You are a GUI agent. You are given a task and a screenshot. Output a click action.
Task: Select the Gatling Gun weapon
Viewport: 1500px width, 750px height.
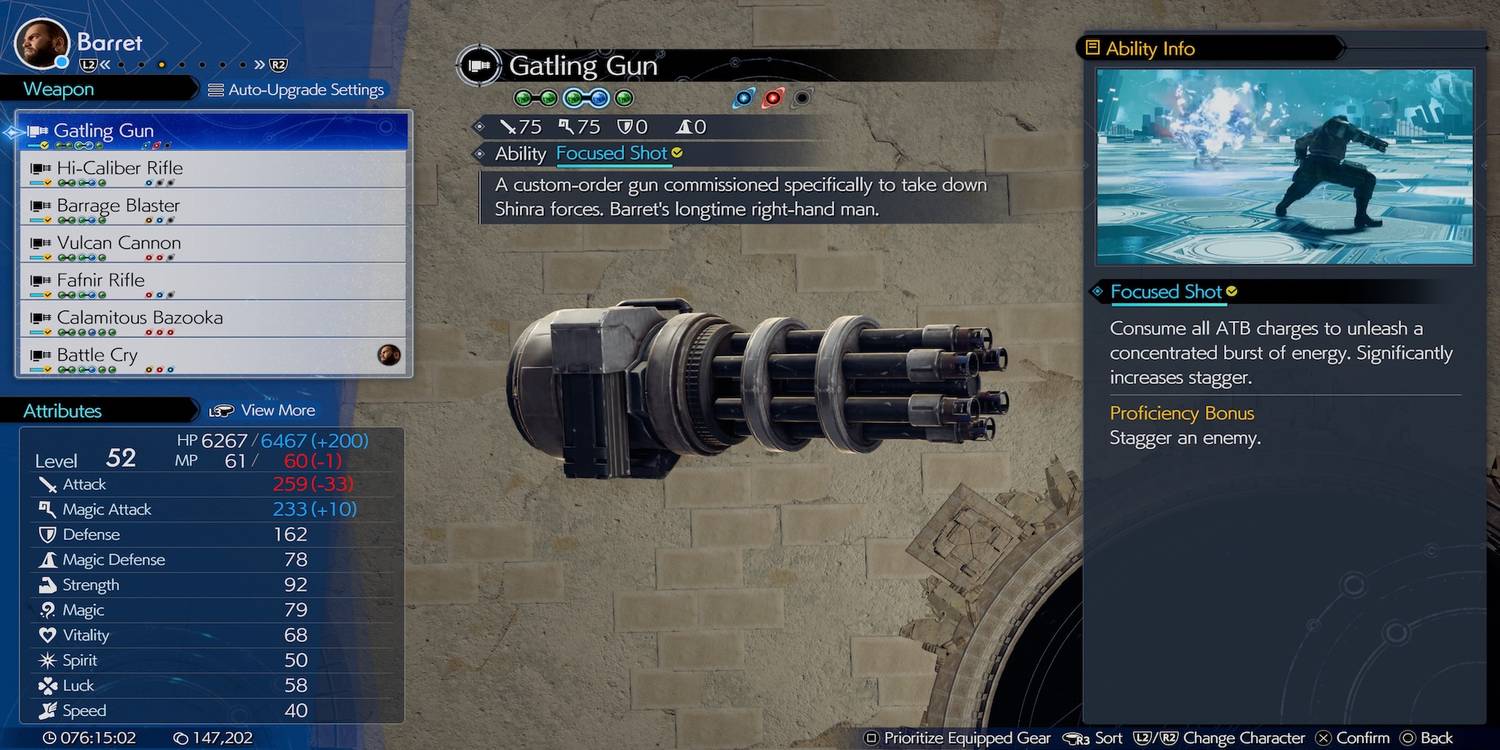pos(212,131)
